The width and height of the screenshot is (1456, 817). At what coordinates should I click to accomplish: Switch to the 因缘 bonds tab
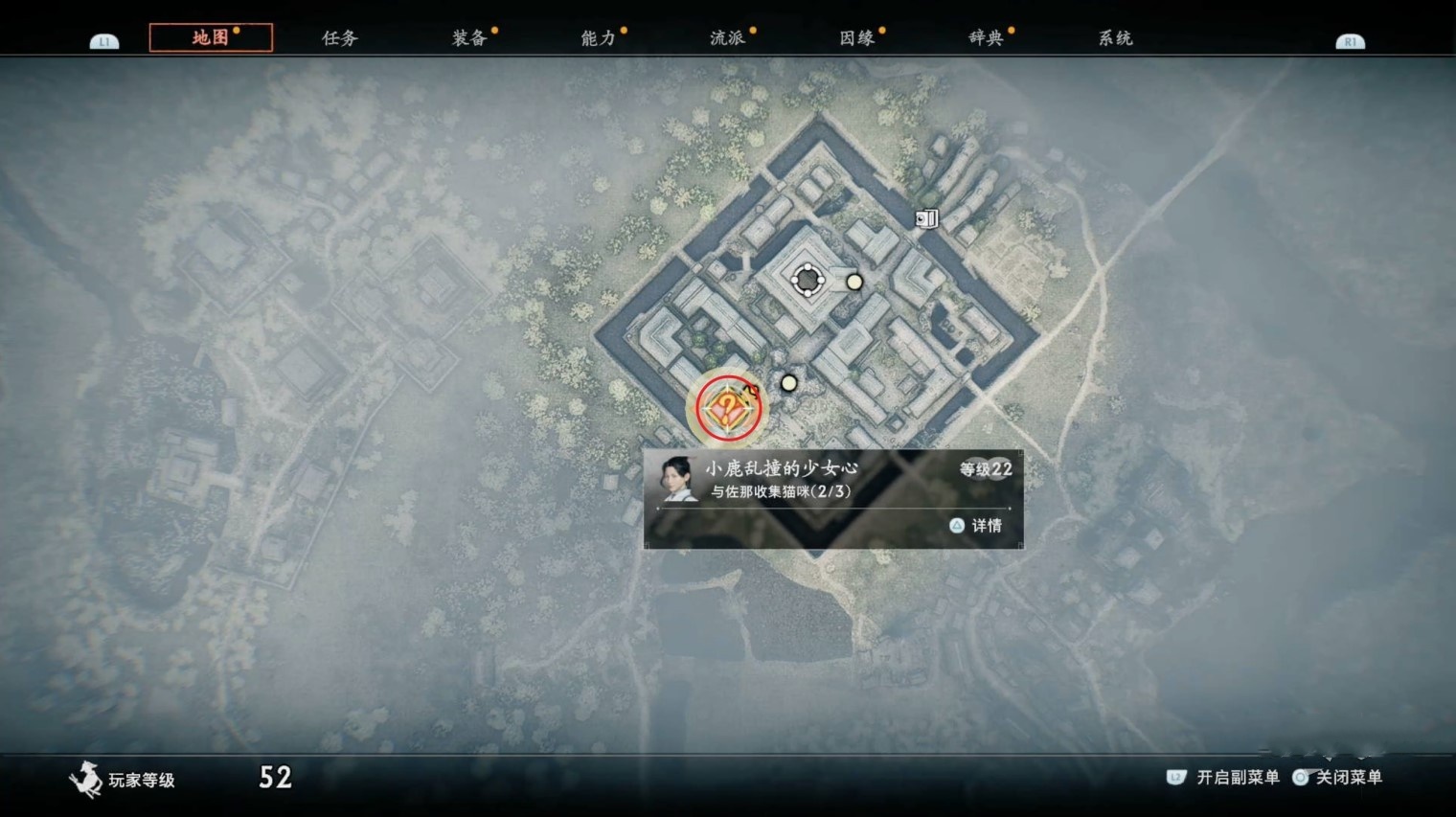tap(857, 38)
